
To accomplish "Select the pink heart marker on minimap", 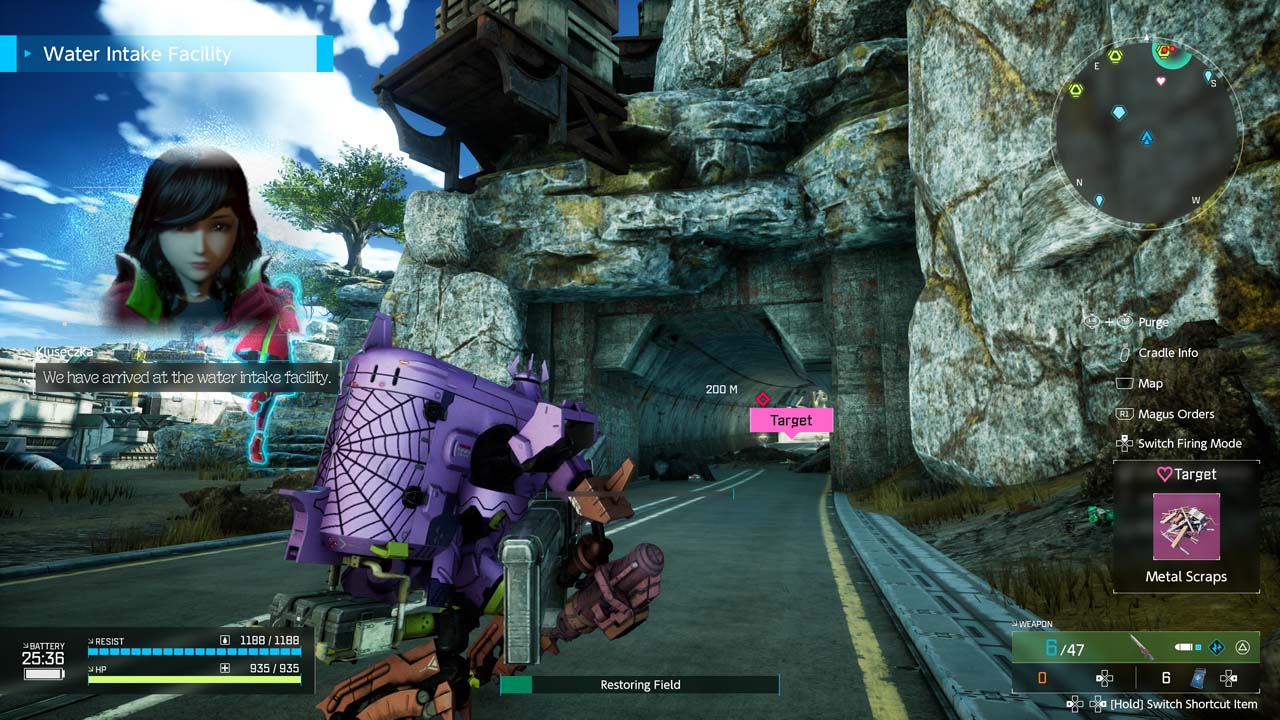I will 1161,81.
